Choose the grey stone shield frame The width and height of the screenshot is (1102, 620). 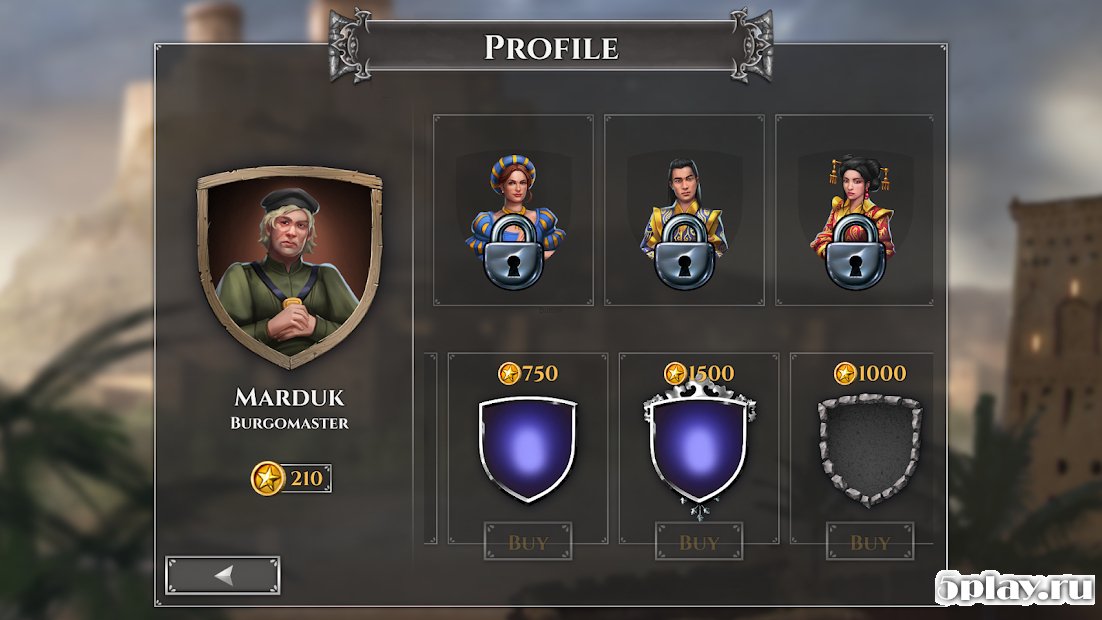pyautogui.click(x=869, y=449)
